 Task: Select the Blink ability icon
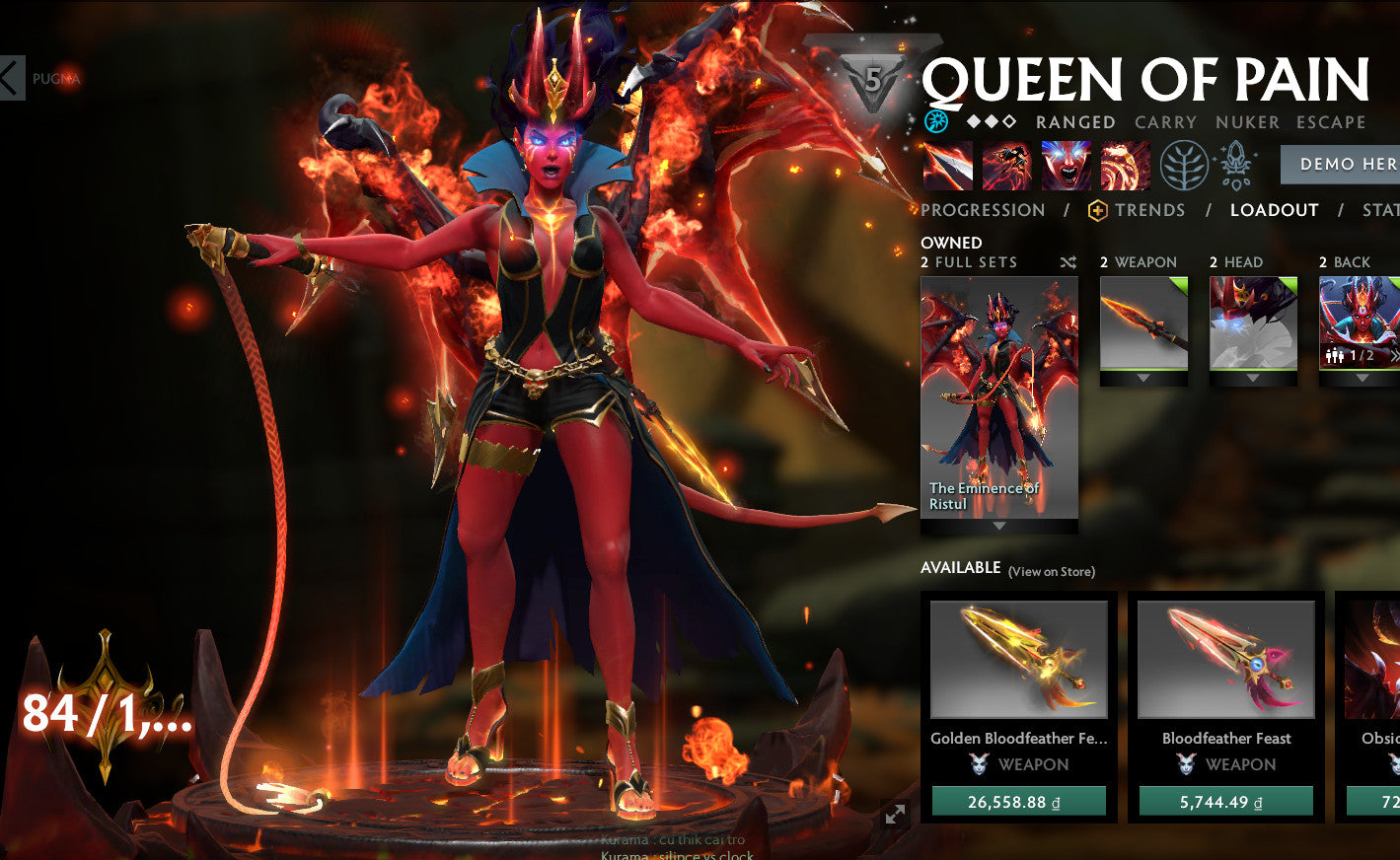pyautogui.click(x=1004, y=166)
